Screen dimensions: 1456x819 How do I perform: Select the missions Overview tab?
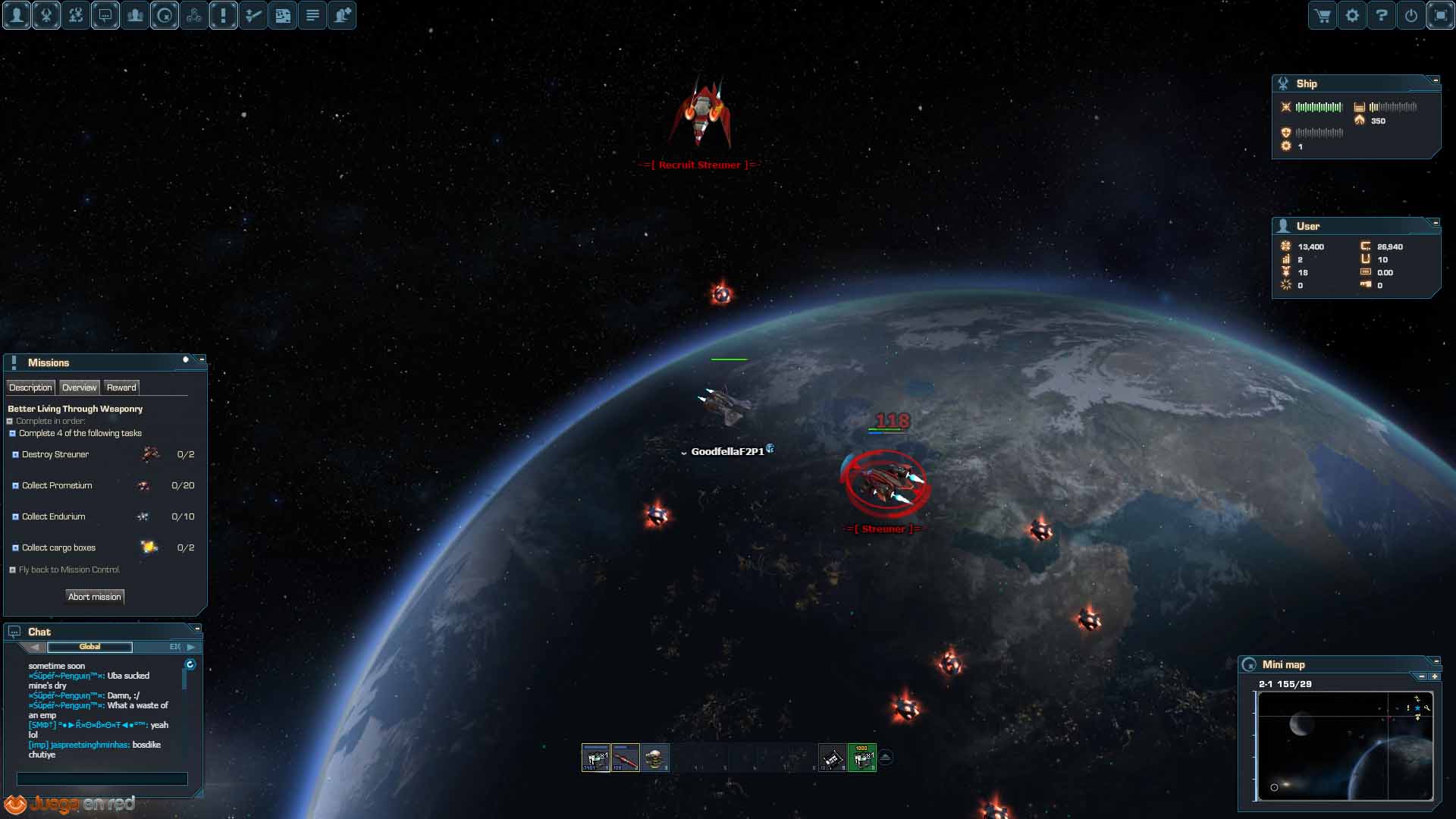point(79,388)
